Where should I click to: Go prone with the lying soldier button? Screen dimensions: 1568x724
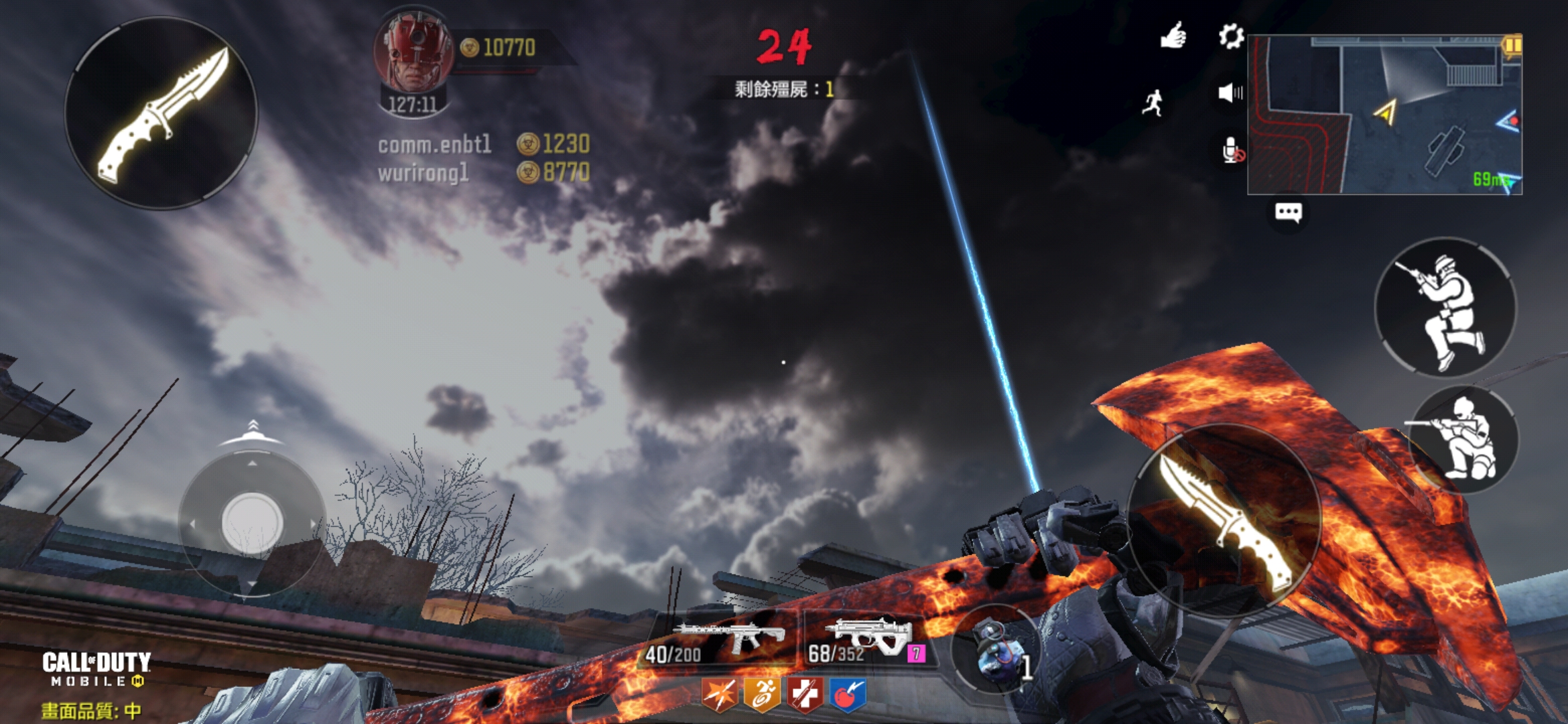[1465, 439]
